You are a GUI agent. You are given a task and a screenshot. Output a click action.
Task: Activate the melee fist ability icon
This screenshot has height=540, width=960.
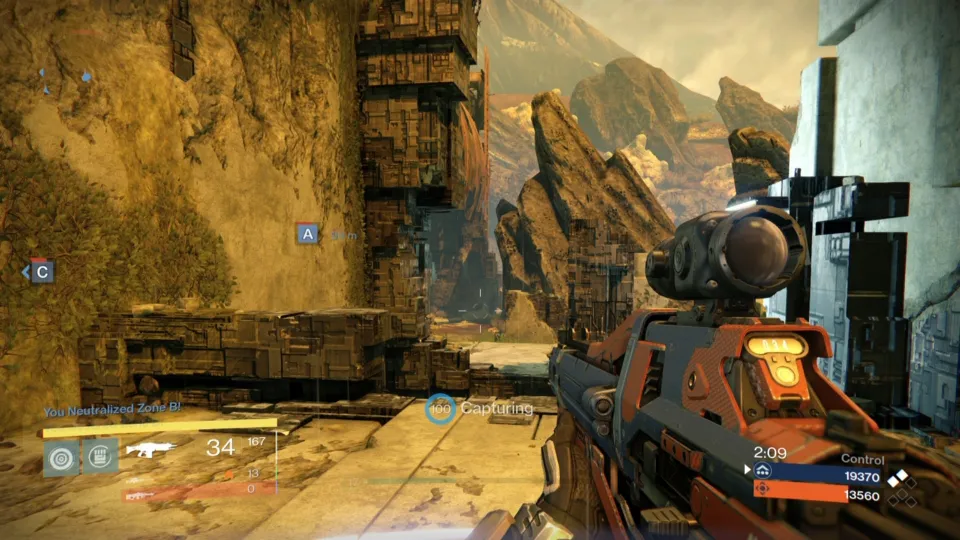tap(100, 457)
